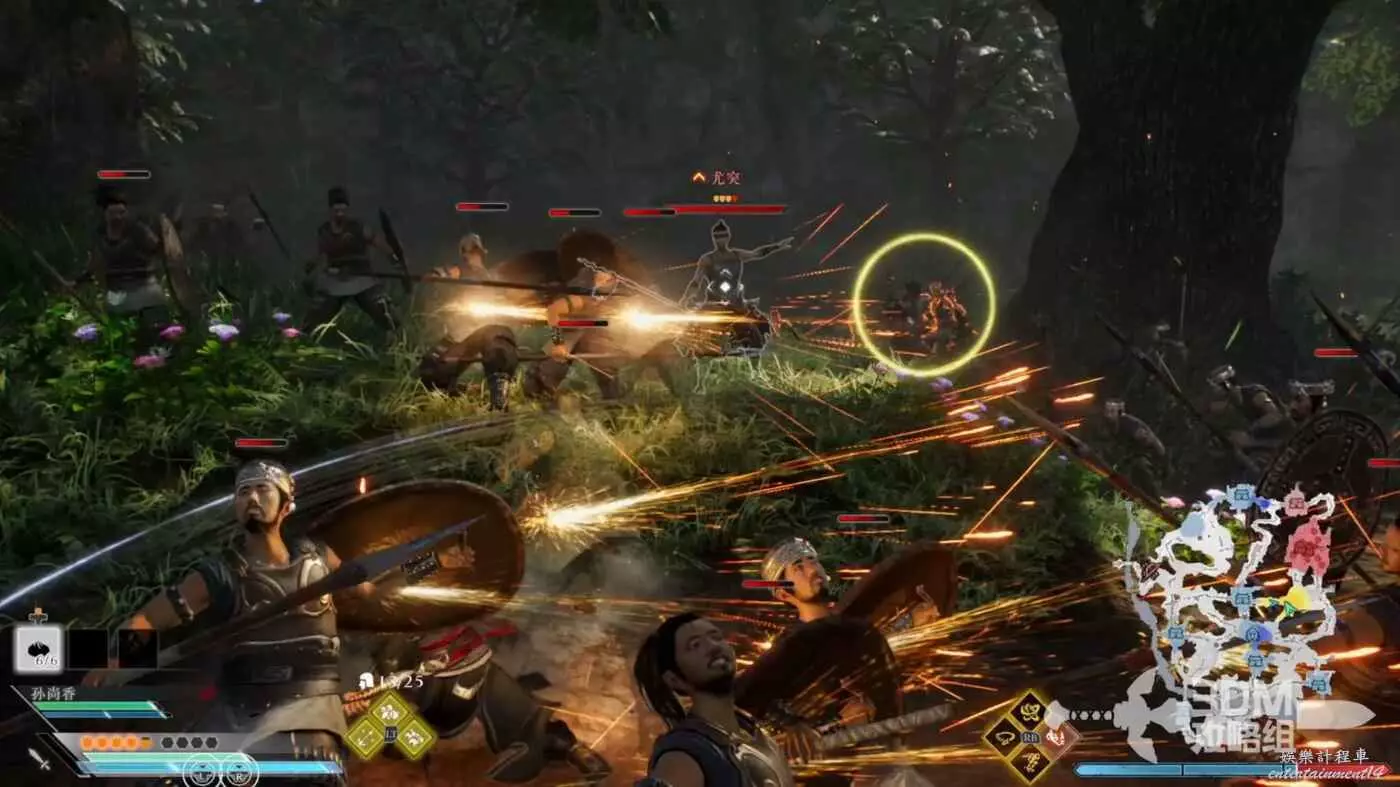1400x787 pixels.
Task: Click the red enemy base on minimap
Action: [1307, 547]
